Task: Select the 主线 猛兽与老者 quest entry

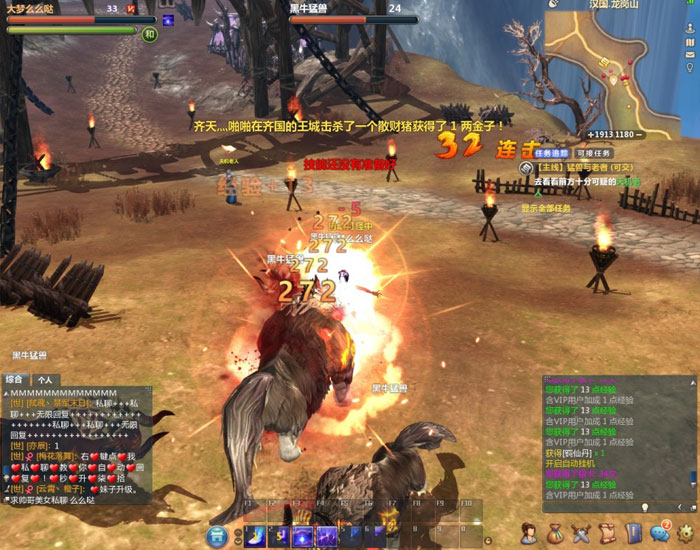Action: [x=584, y=168]
